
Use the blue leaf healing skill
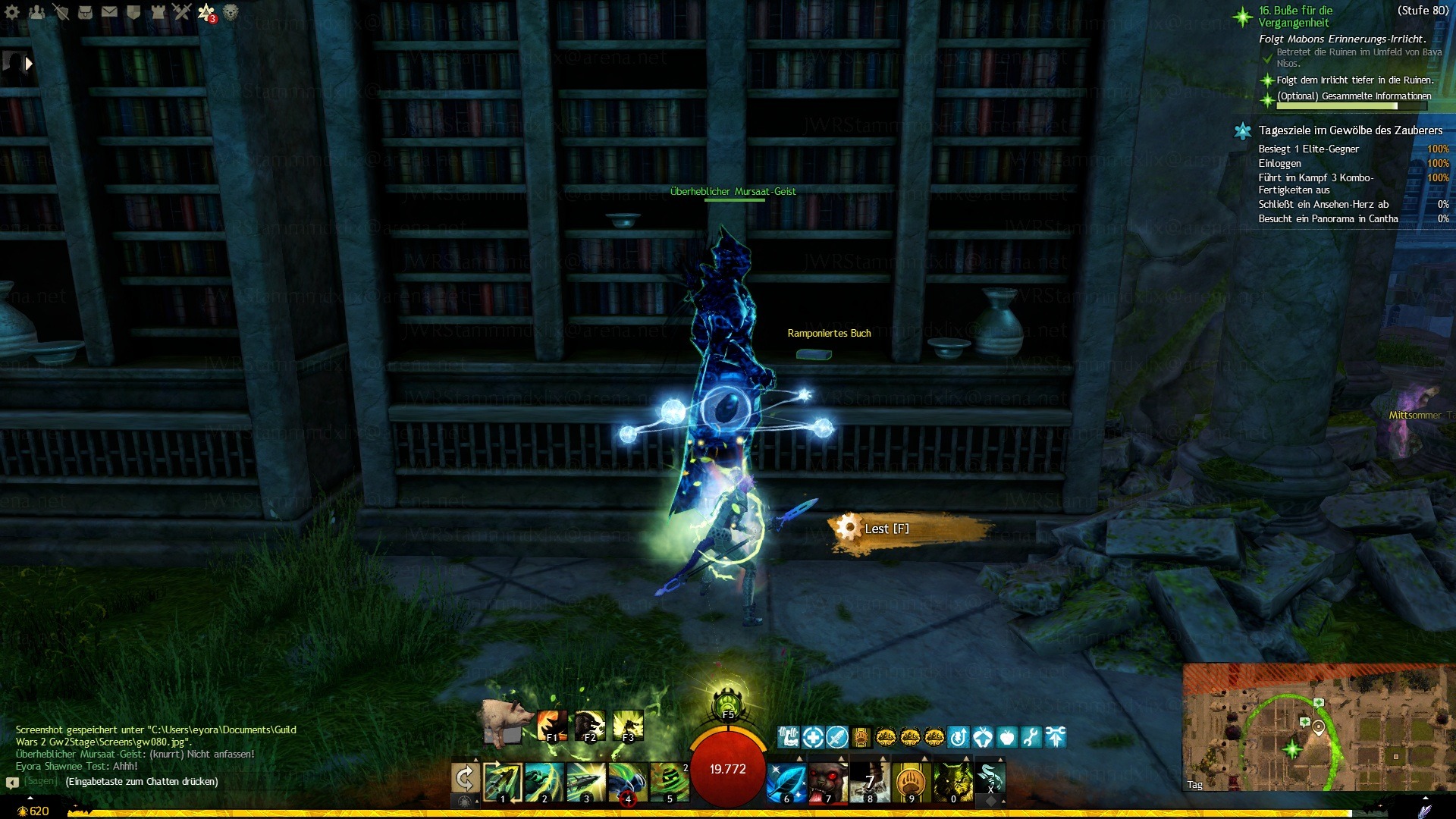point(786,782)
